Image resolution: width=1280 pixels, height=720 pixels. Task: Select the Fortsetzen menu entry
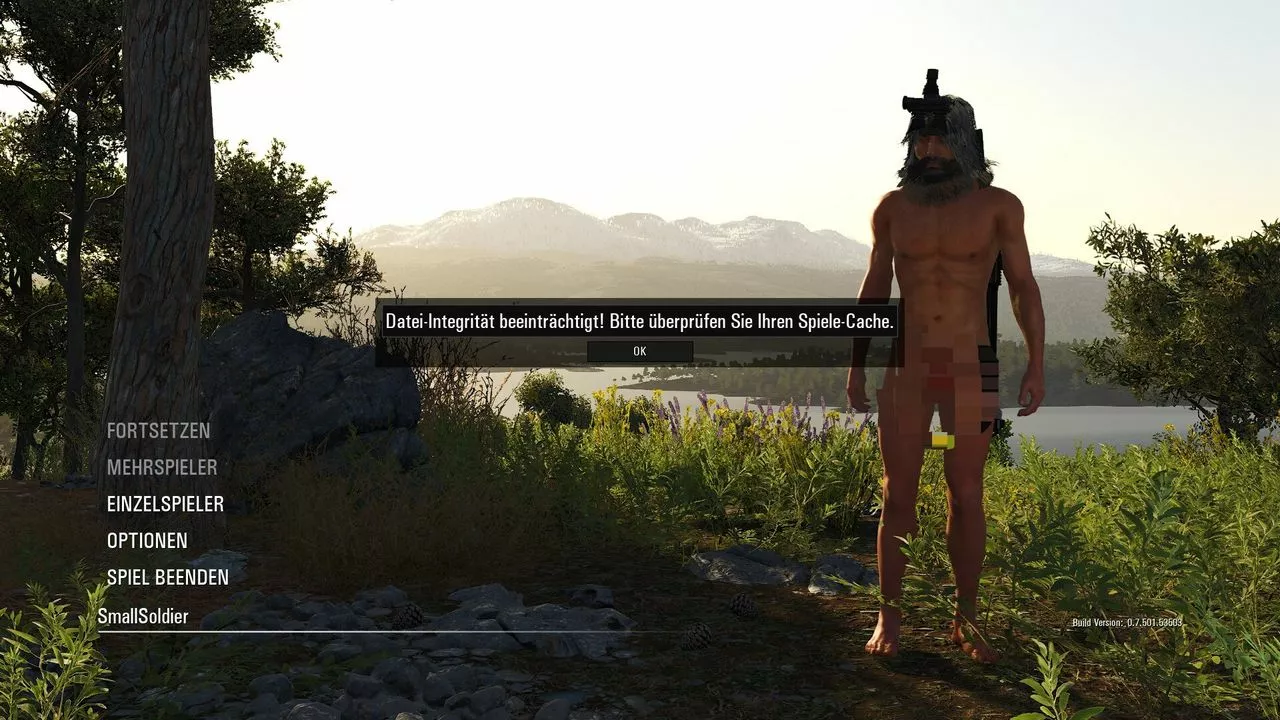[x=158, y=431]
